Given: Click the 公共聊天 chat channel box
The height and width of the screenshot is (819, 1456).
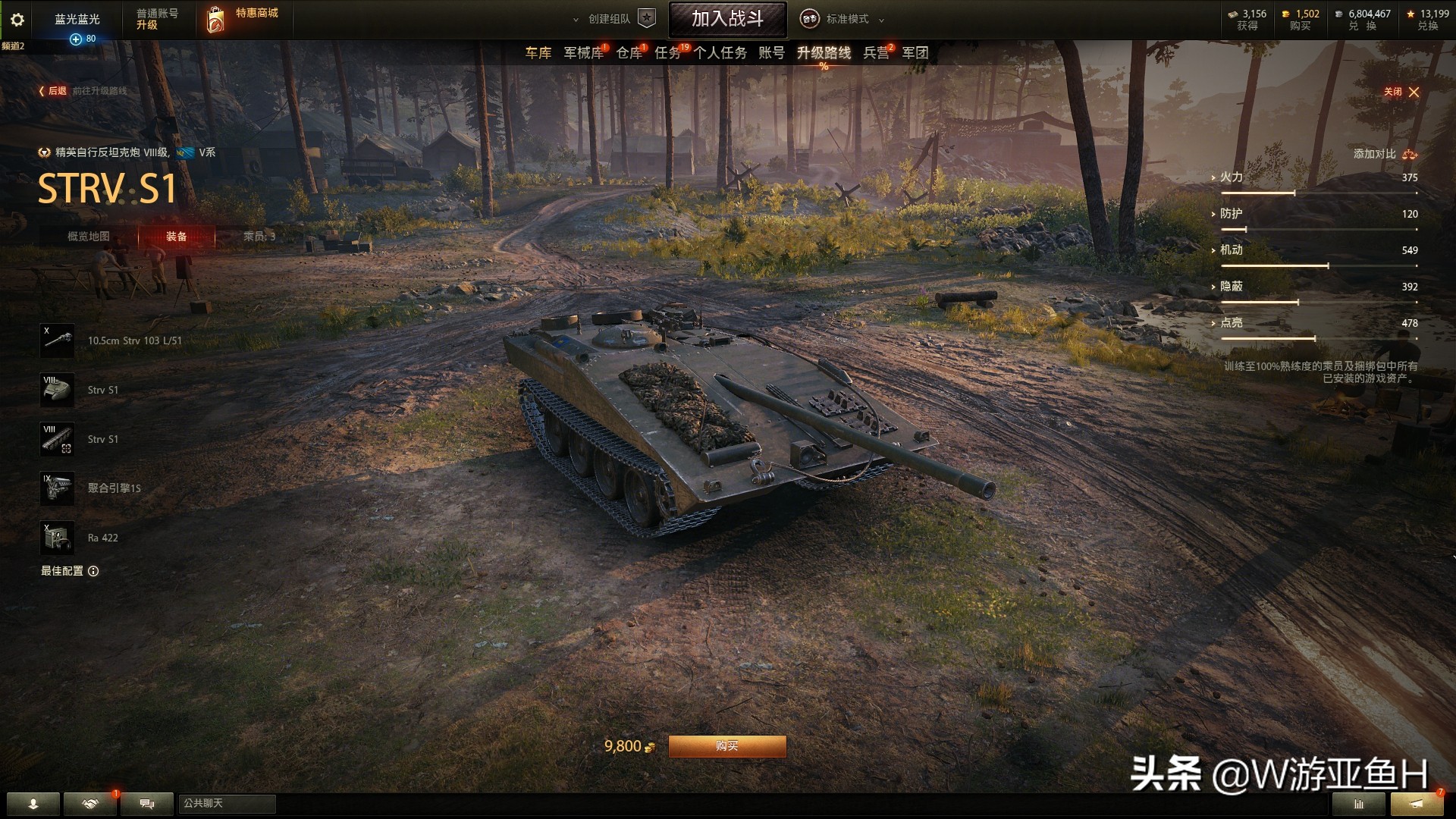Looking at the screenshot, I should tap(227, 803).
